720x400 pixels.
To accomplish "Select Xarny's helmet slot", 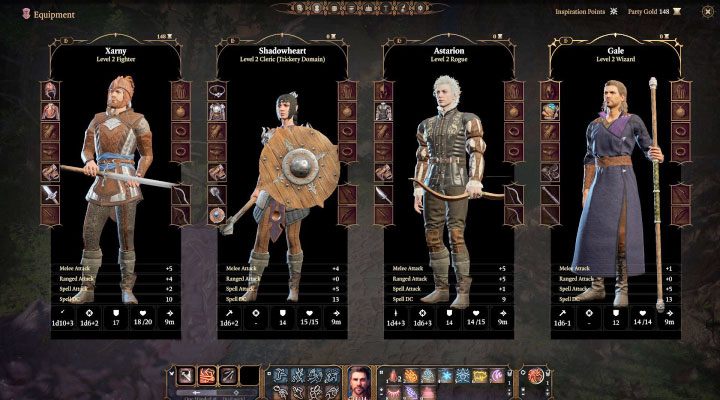I will click(x=49, y=90).
